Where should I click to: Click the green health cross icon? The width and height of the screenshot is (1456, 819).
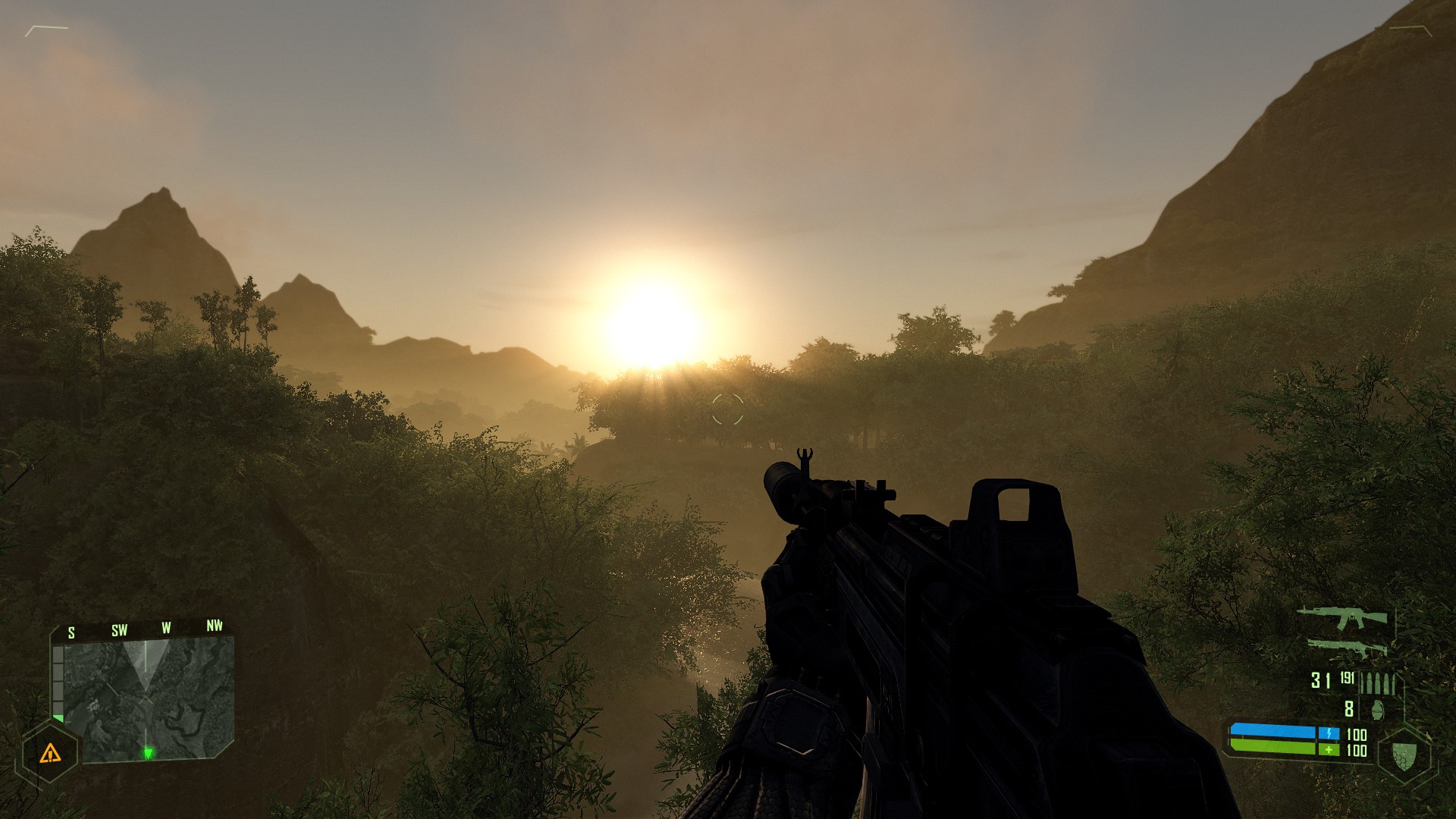[1329, 749]
